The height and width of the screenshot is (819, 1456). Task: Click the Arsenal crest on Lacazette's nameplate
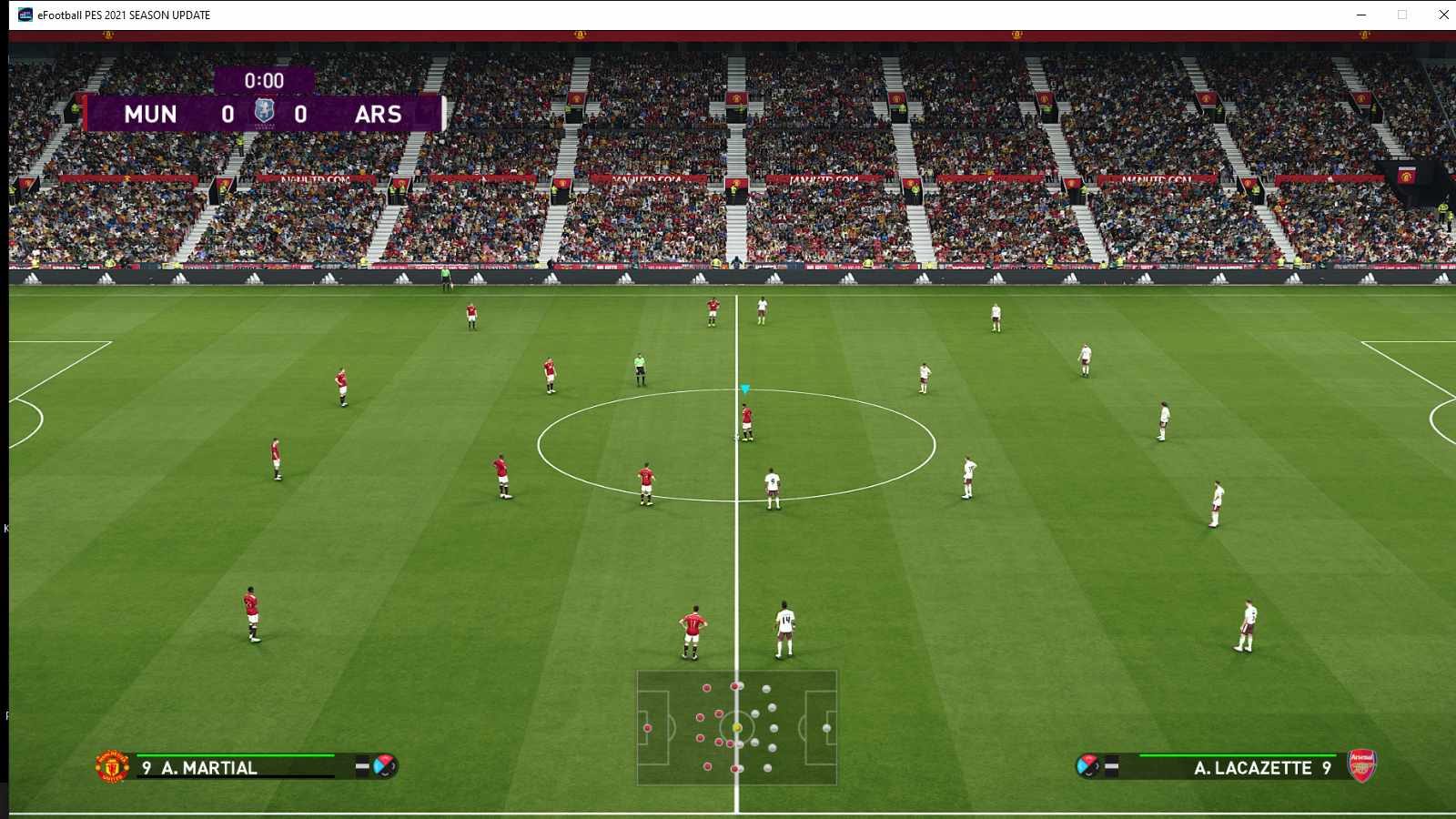[1360, 767]
